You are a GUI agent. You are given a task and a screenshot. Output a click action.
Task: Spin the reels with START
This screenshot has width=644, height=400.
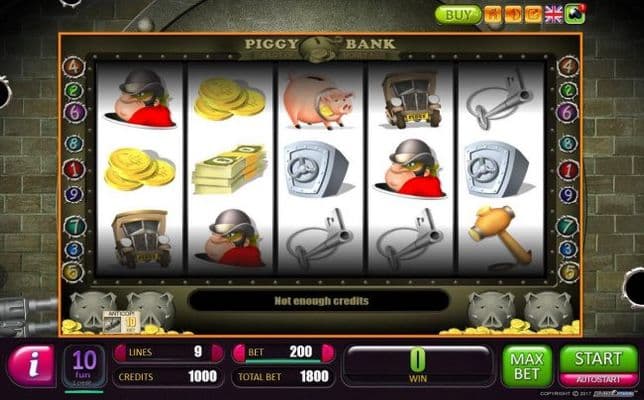click(598, 359)
